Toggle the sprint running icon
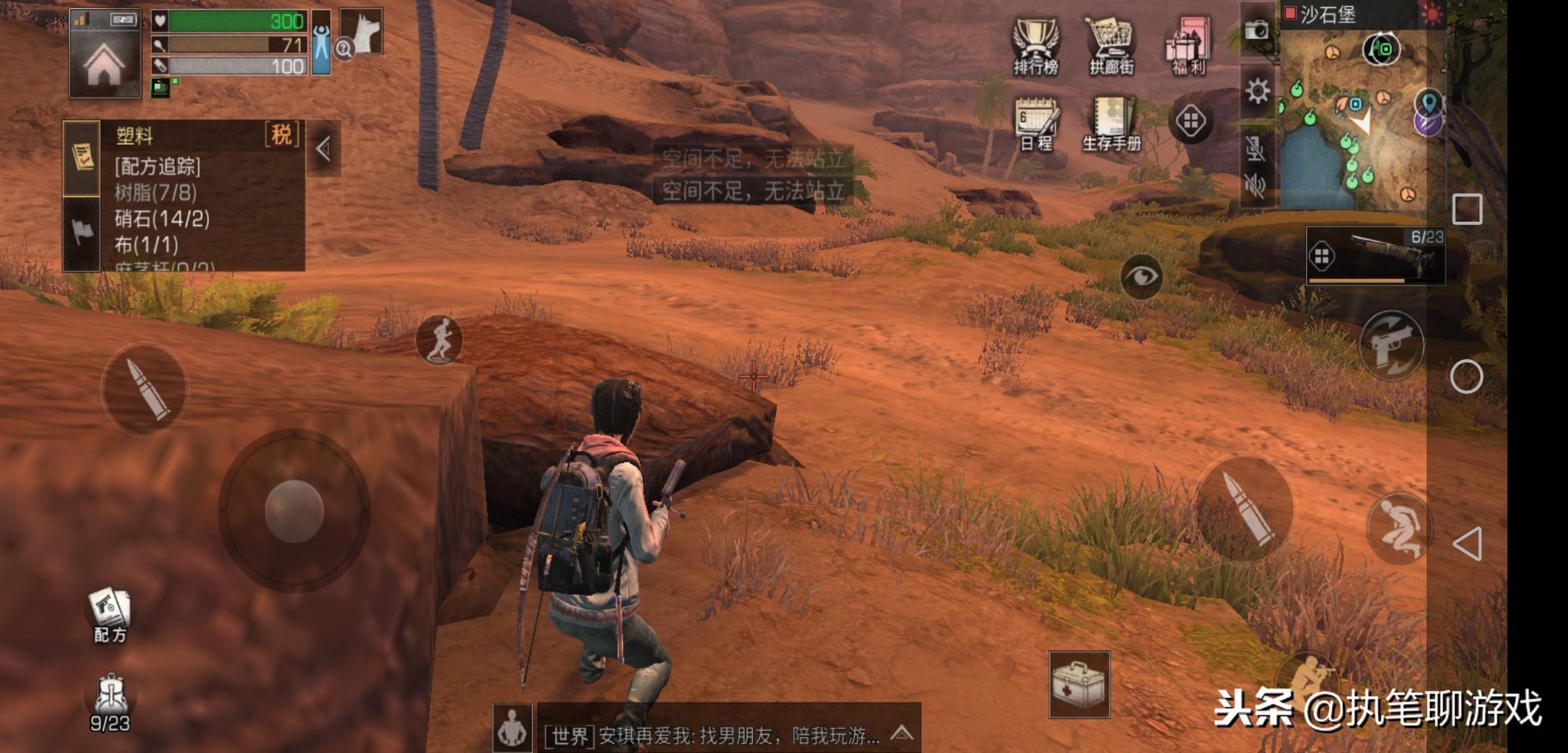Image resolution: width=1568 pixels, height=753 pixels. [x=439, y=340]
